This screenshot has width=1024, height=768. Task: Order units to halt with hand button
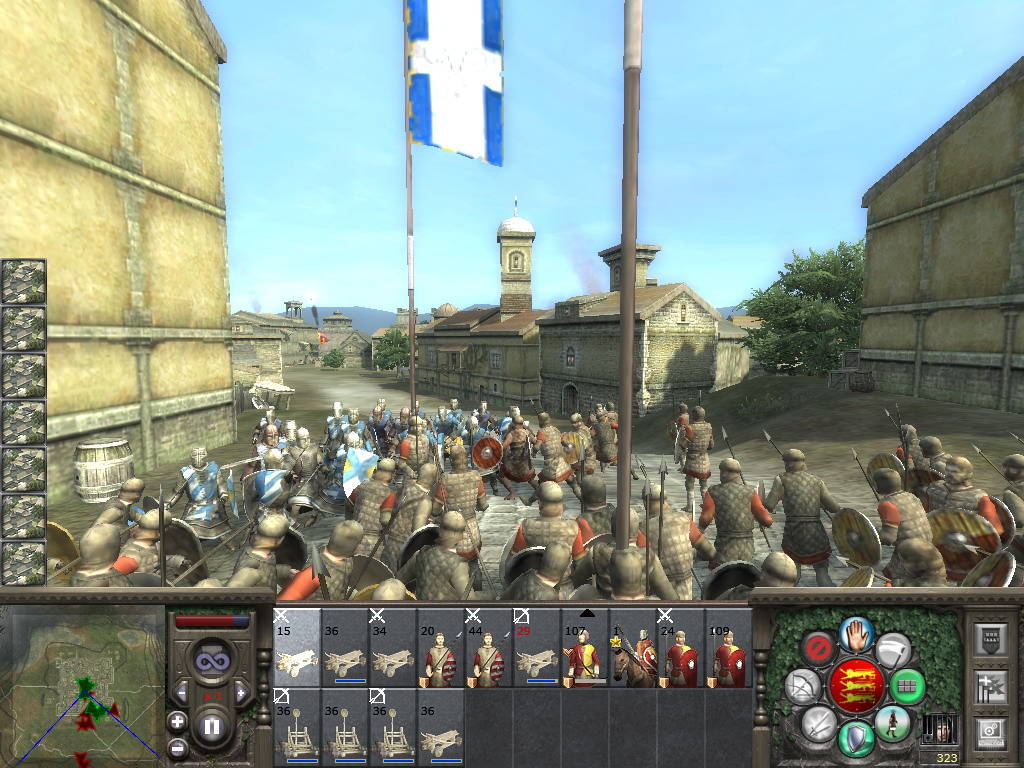click(x=857, y=634)
